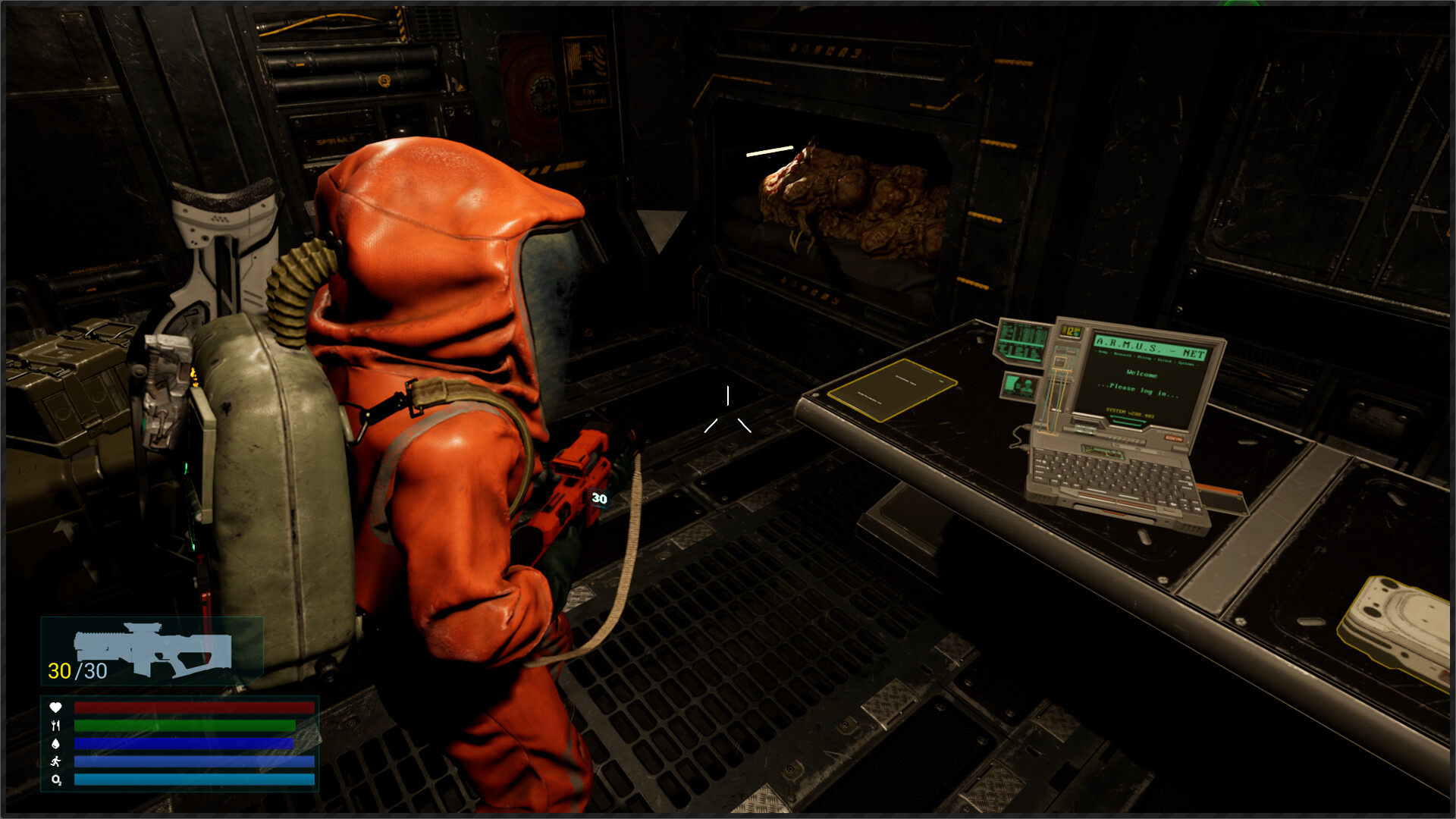The height and width of the screenshot is (819, 1456).
Task: Click the SYSTEM v200.403 version text
Action: click(1130, 415)
